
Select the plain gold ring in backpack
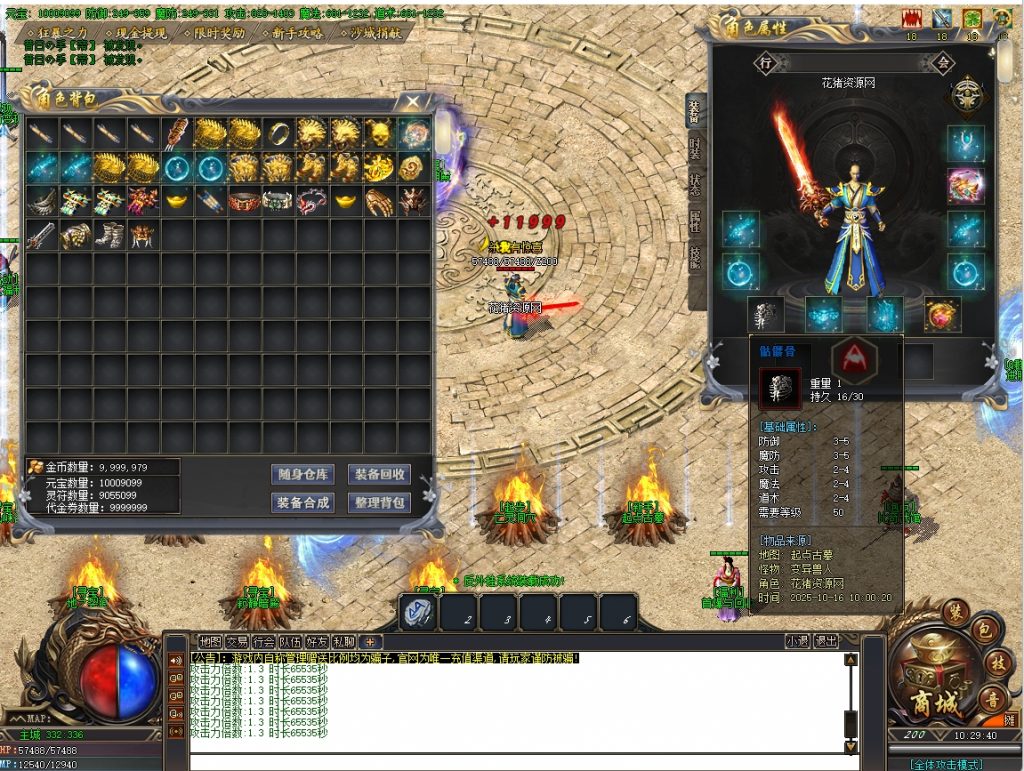click(x=279, y=133)
